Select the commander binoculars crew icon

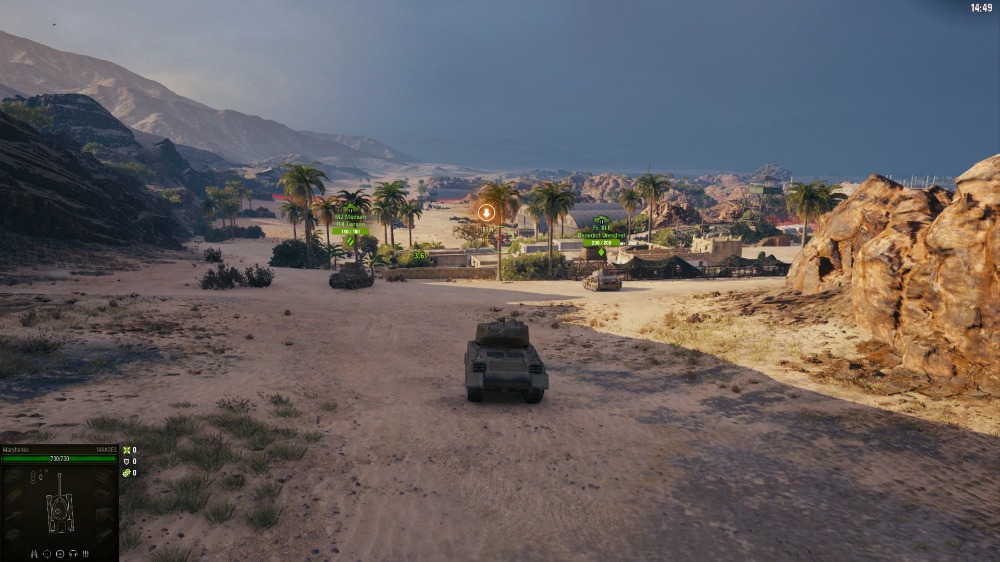coord(34,554)
